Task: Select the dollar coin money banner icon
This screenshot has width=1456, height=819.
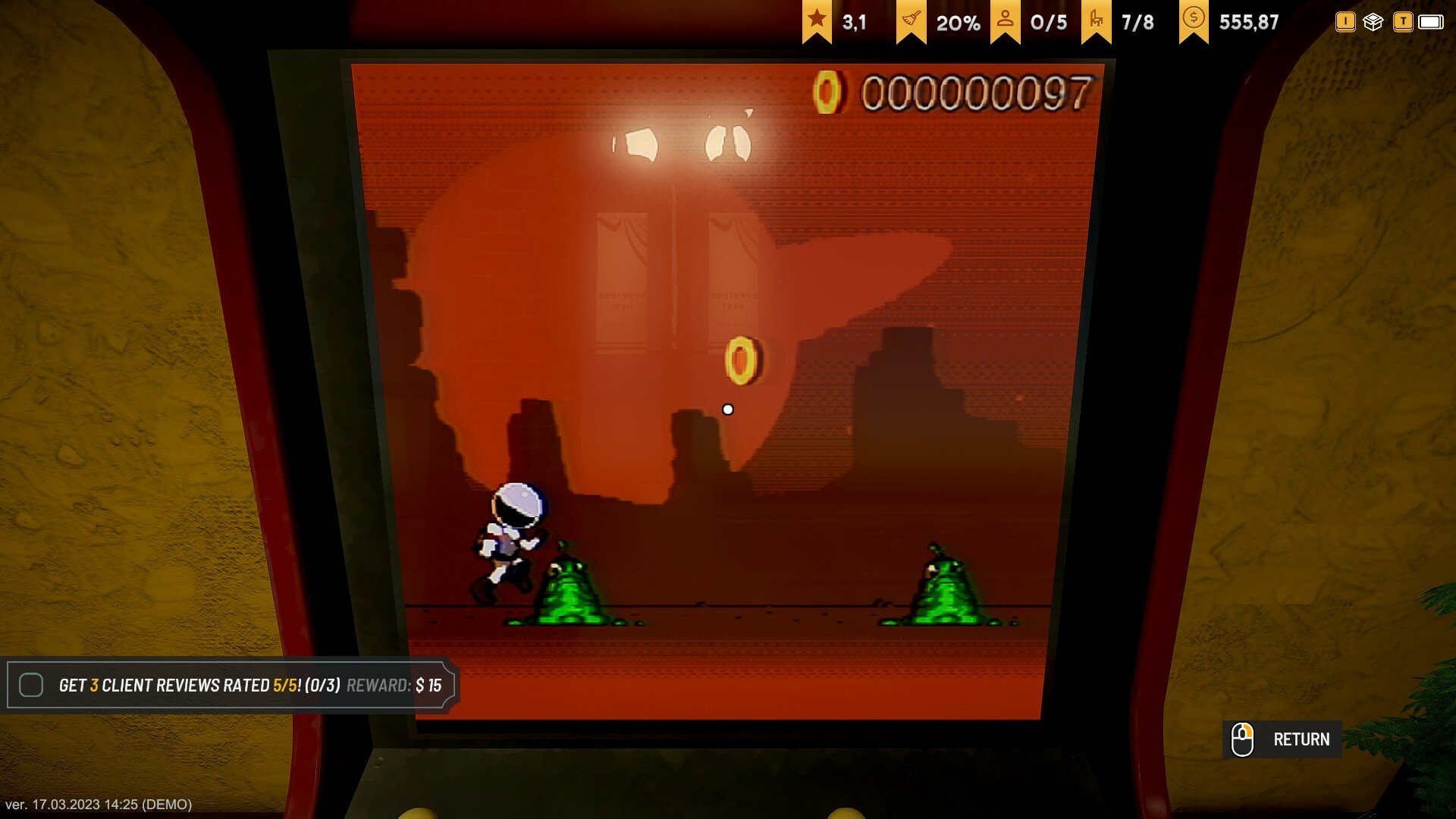Action: (x=1194, y=20)
